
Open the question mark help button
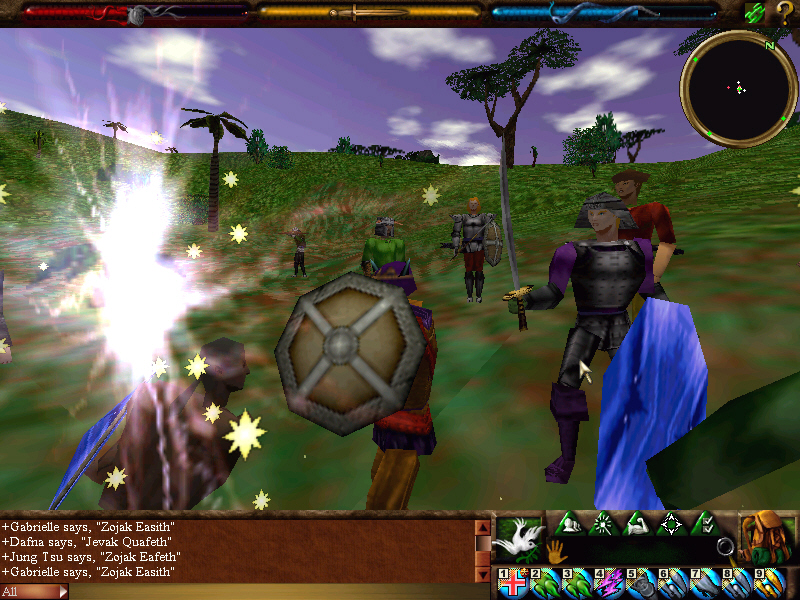784,13
